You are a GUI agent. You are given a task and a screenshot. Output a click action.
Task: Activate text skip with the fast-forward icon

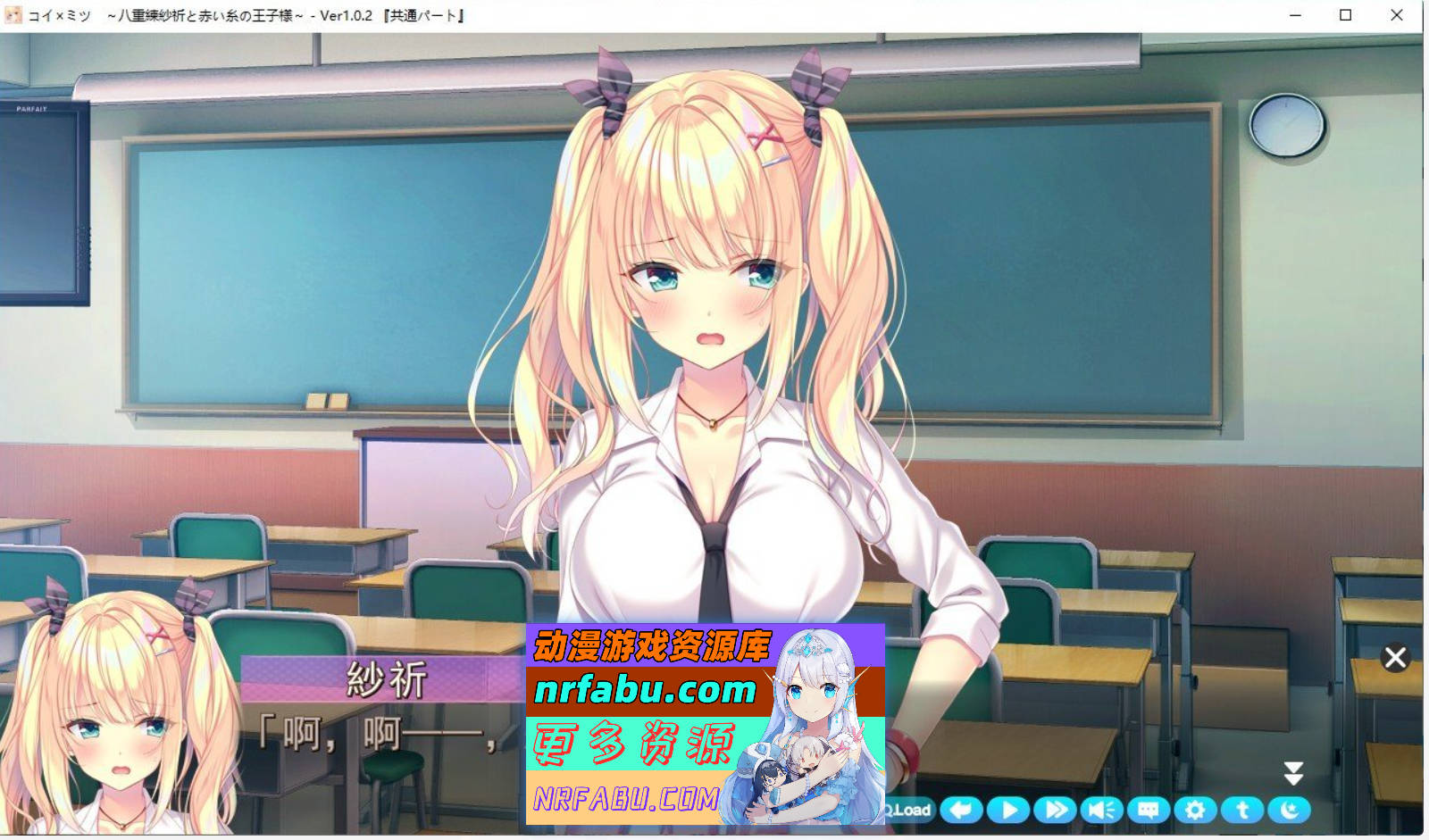coord(1054,810)
